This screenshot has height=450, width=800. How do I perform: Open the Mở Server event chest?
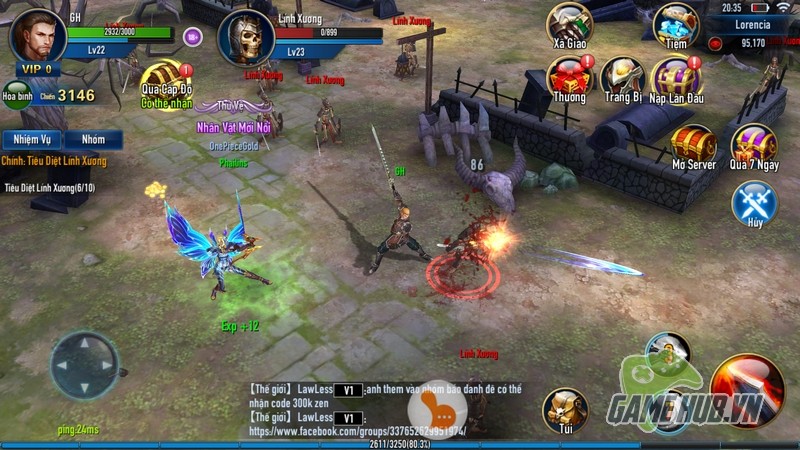(693, 146)
